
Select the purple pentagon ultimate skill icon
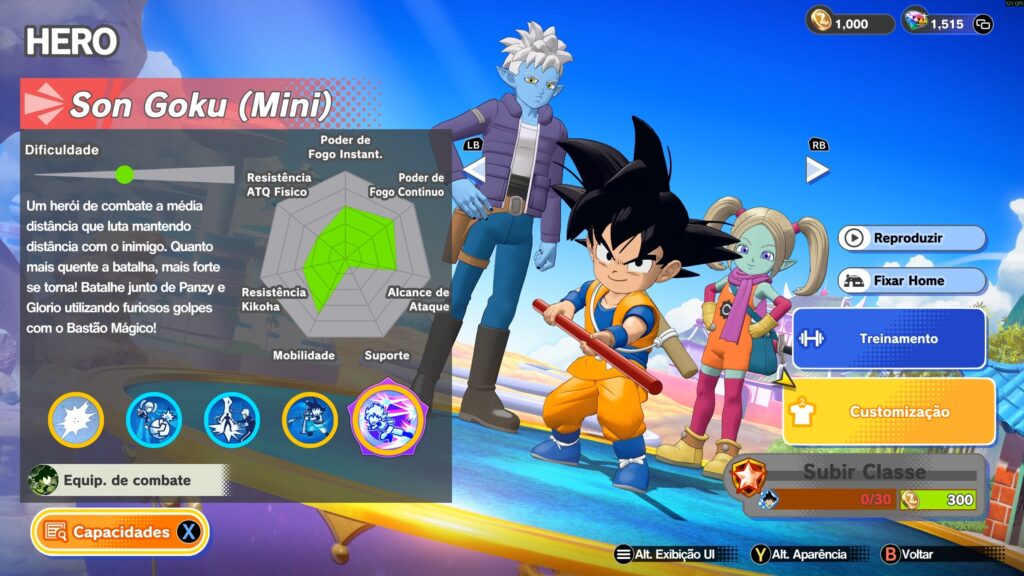(x=387, y=418)
